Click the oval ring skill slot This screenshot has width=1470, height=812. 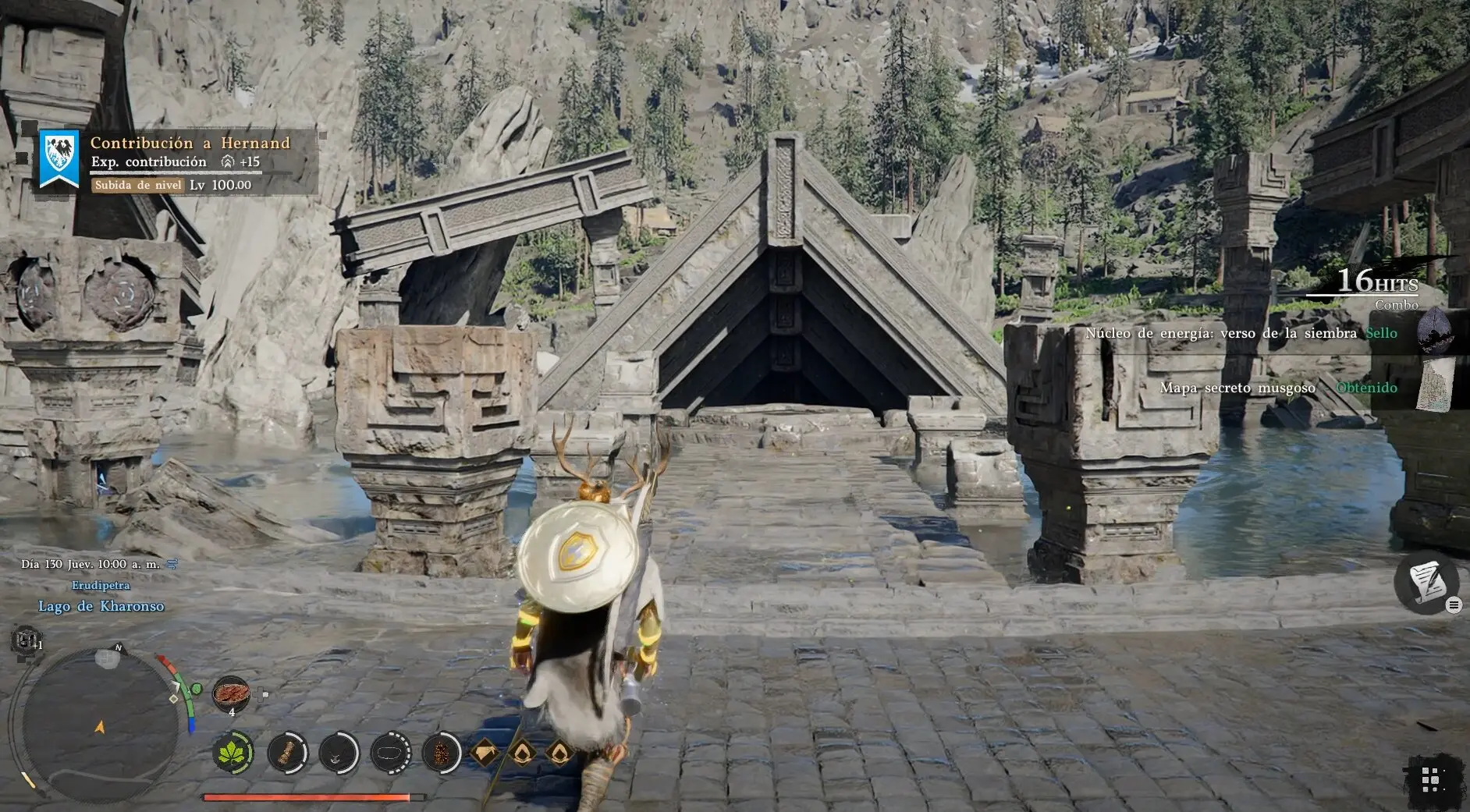389,753
